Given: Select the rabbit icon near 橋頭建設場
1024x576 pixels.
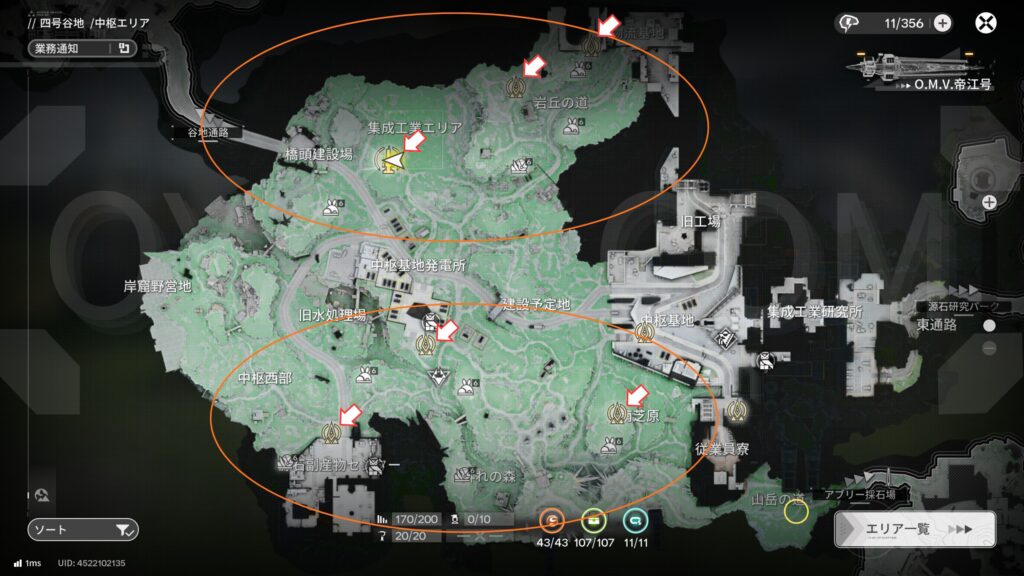Looking at the screenshot, I should point(331,207).
